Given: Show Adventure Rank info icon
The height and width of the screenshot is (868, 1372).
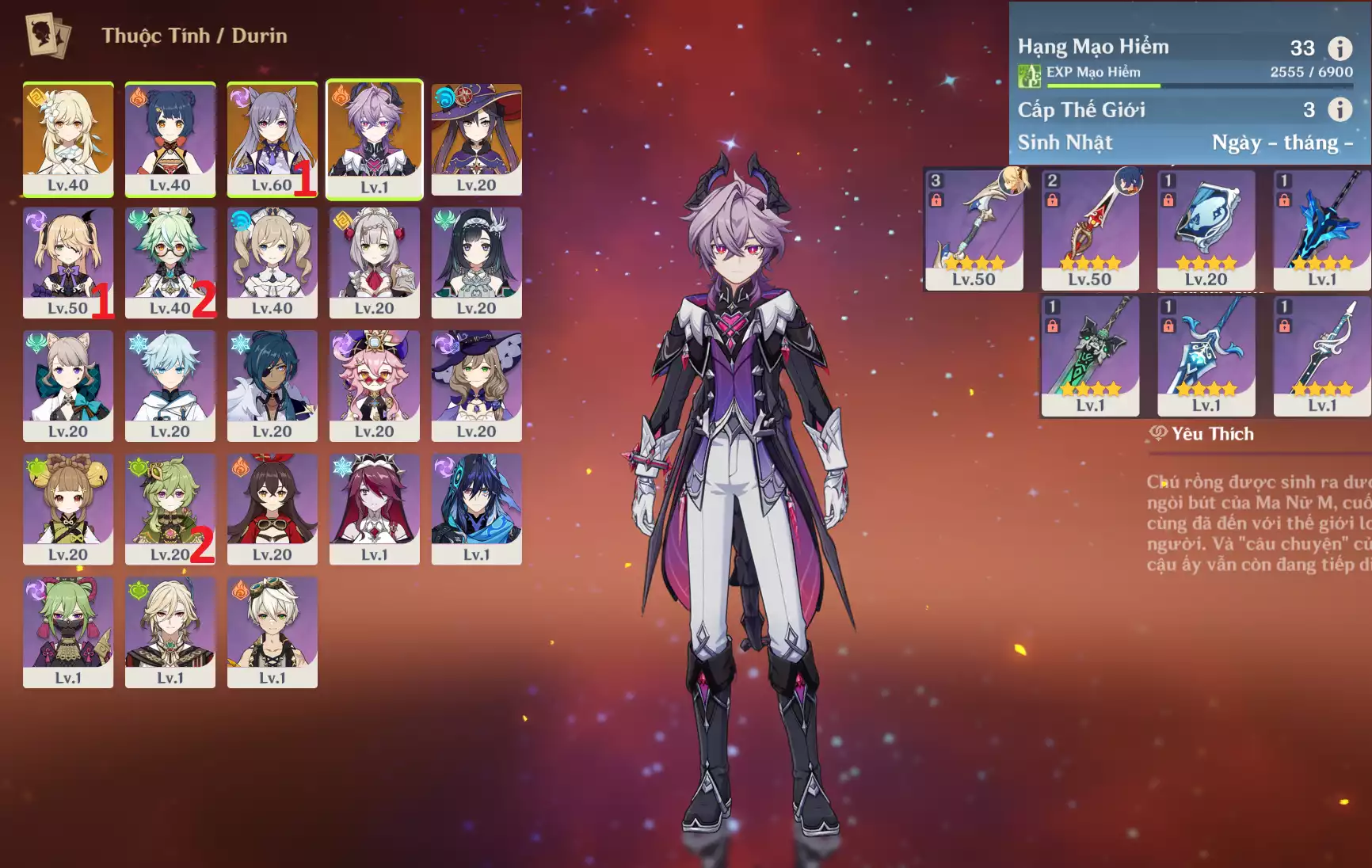Looking at the screenshot, I should click(1340, 48).
